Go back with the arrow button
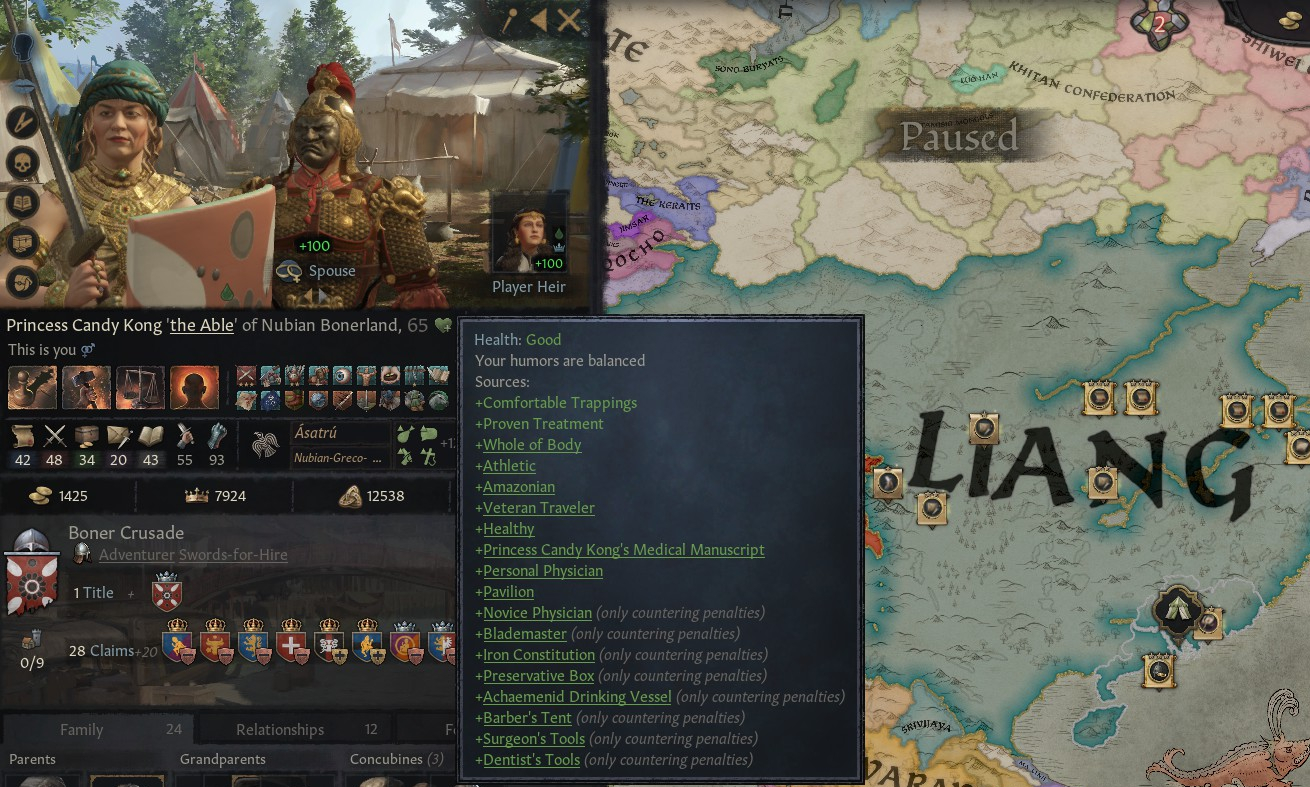 click(x=539, y=20)
